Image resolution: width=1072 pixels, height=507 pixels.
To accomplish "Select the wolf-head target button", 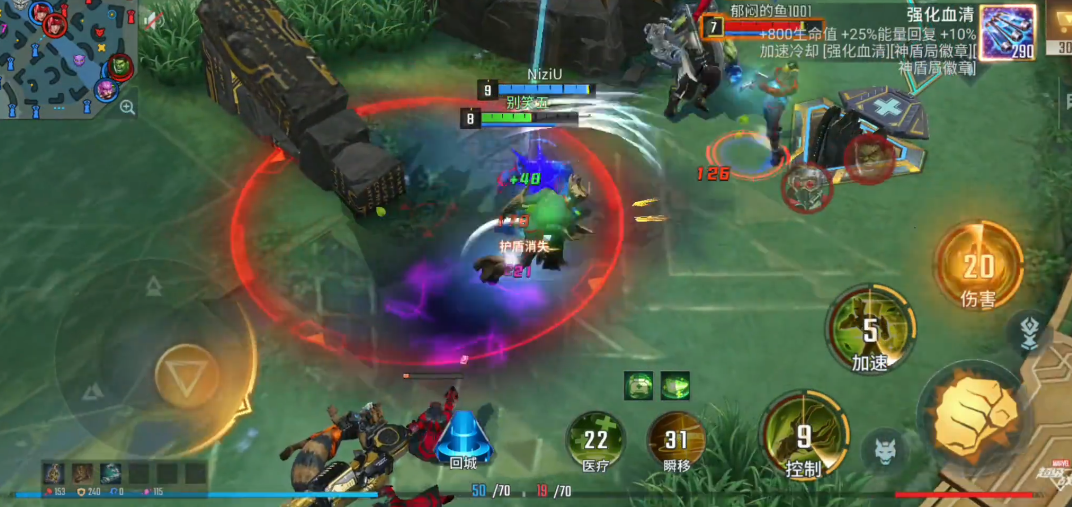I will [885, 448].
